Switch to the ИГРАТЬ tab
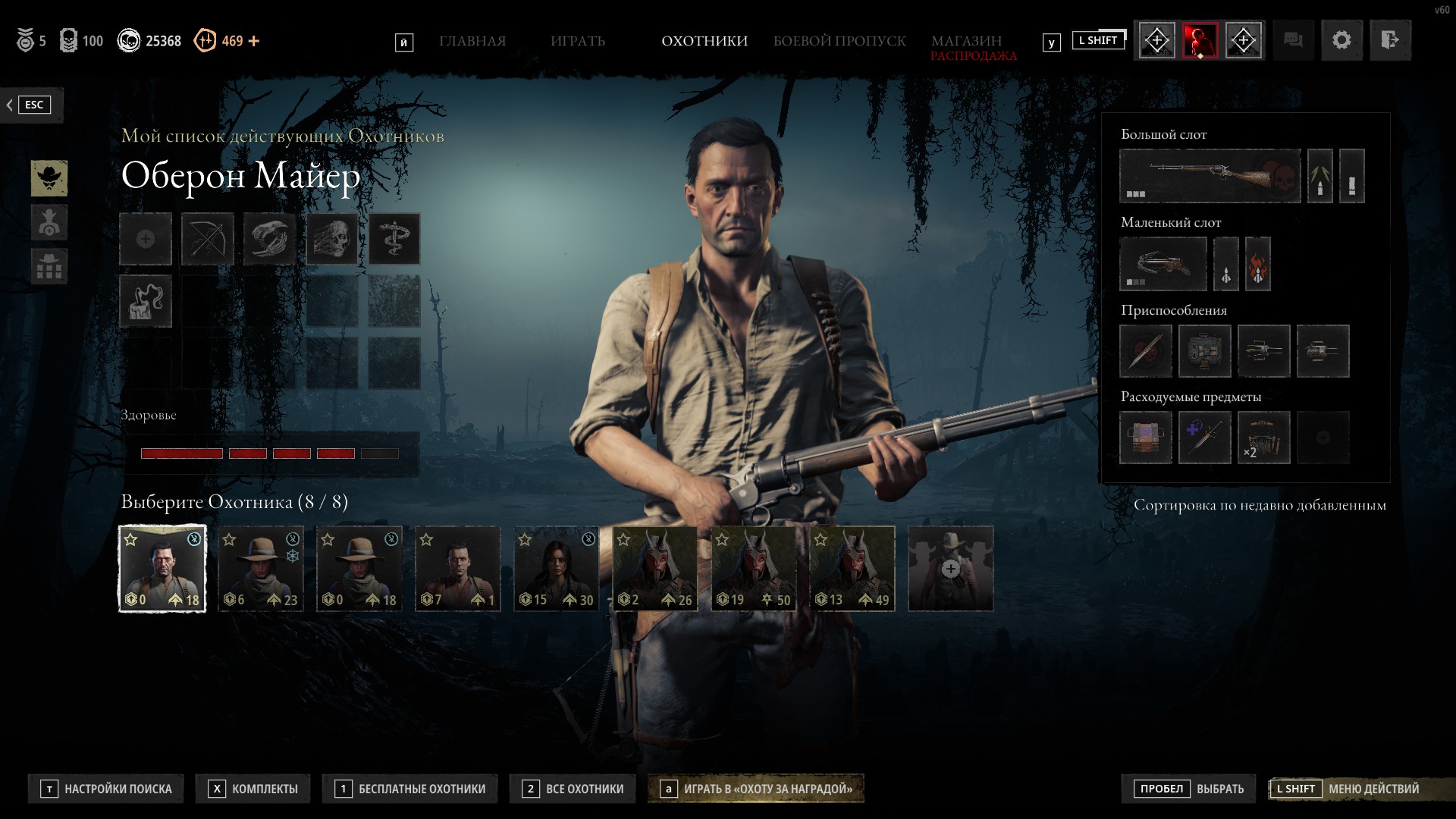This screenshot has height=819, width=1456. coord(578,41)
